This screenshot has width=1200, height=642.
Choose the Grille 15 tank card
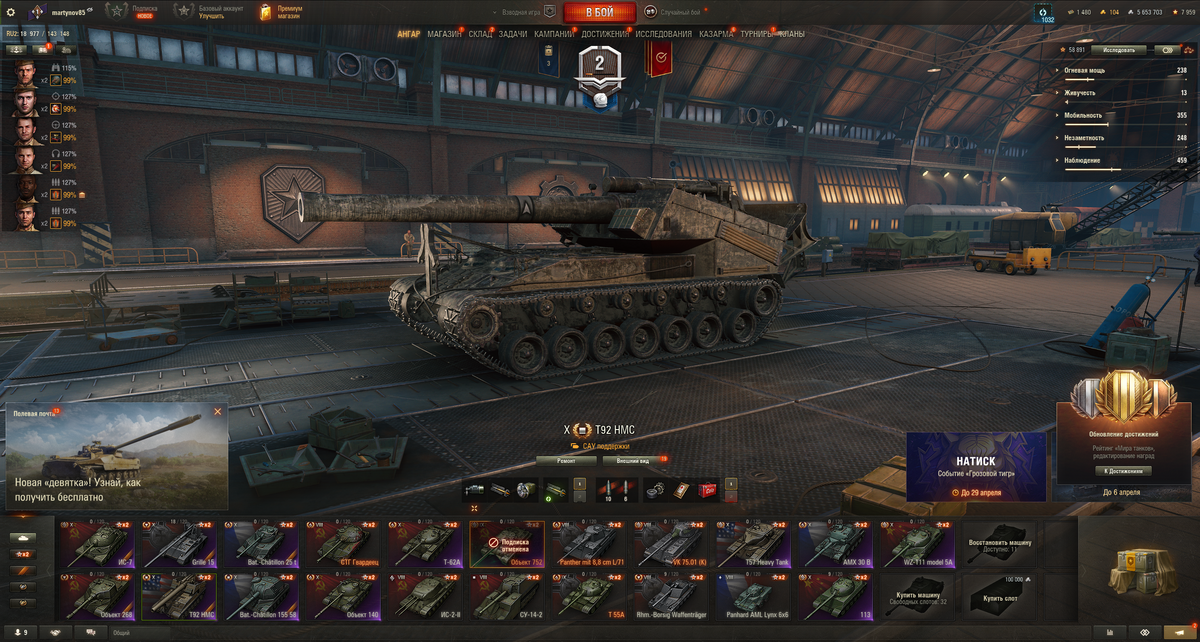[x=178, y=545]
